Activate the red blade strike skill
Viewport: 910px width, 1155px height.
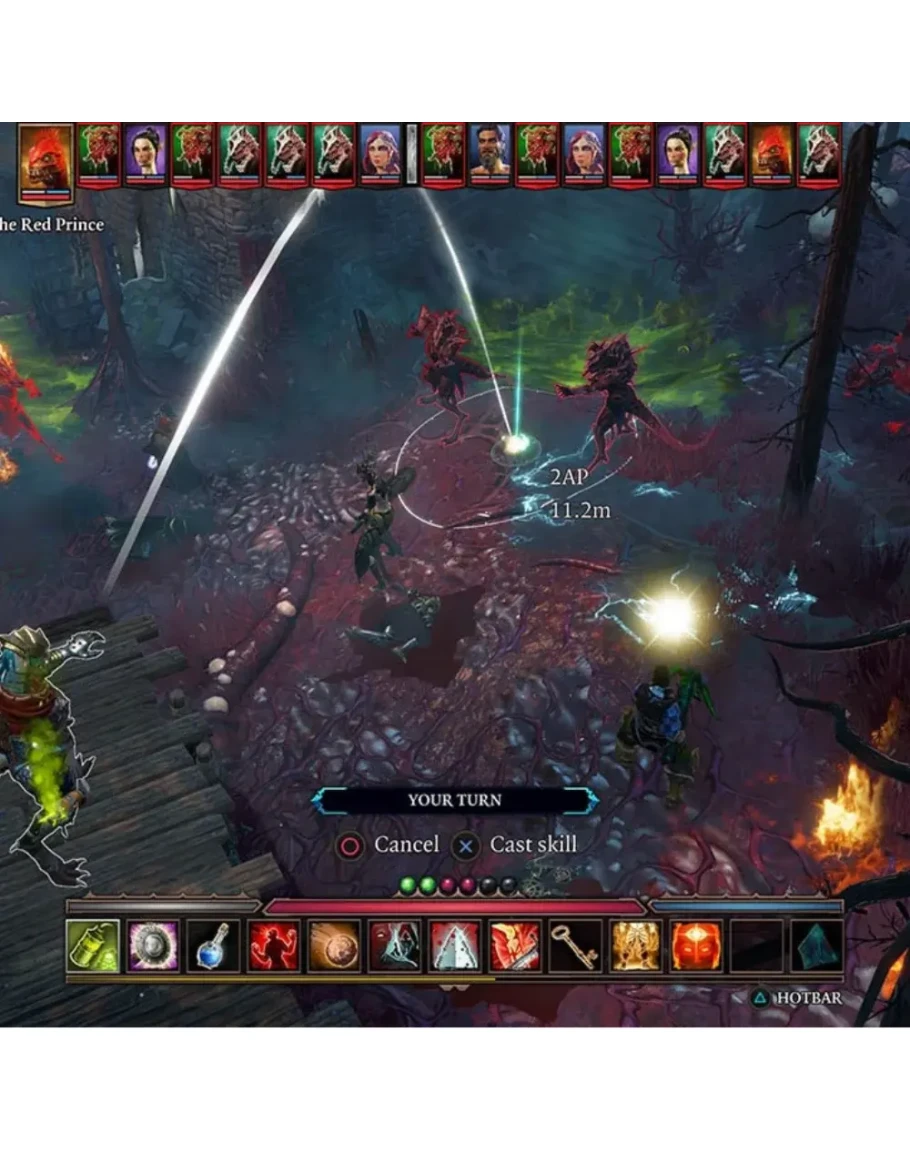point(515,946)
